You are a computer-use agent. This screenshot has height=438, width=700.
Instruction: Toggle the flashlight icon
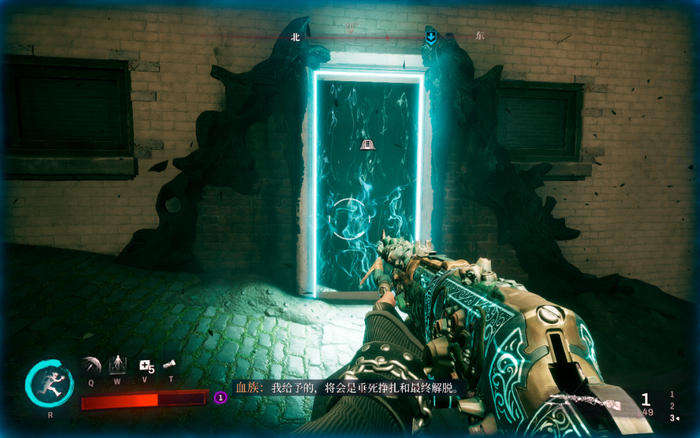click(170, 365)
